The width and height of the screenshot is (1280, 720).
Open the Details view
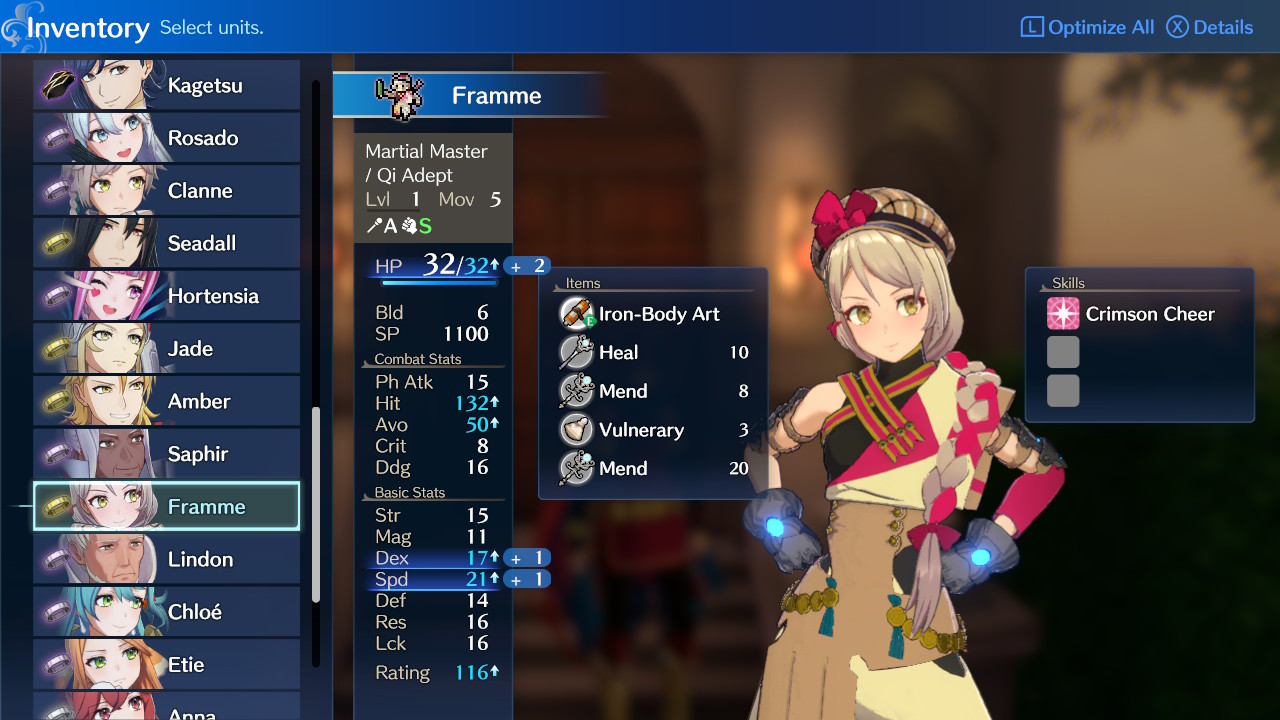1210,27
